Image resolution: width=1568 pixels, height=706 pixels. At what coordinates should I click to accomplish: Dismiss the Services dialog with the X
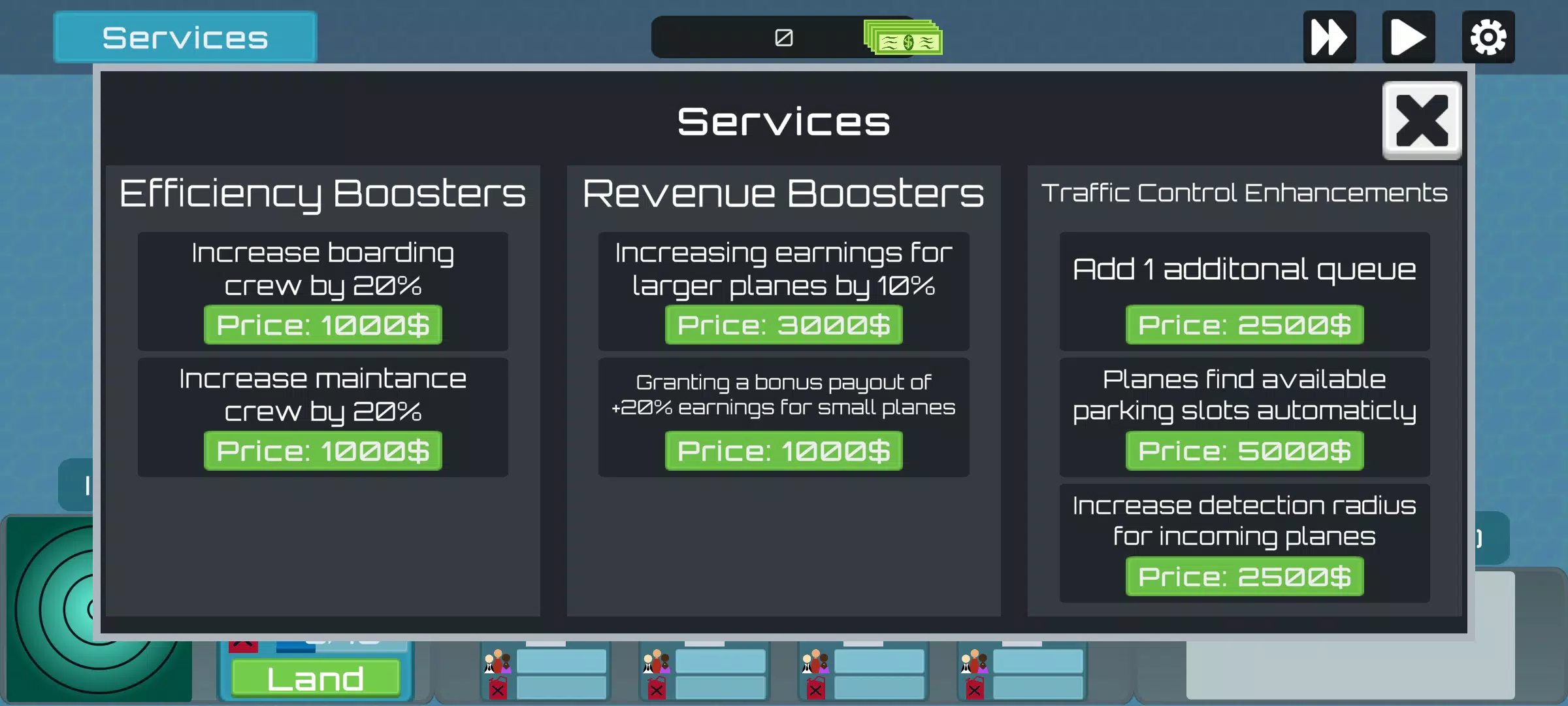point(1422,122)
